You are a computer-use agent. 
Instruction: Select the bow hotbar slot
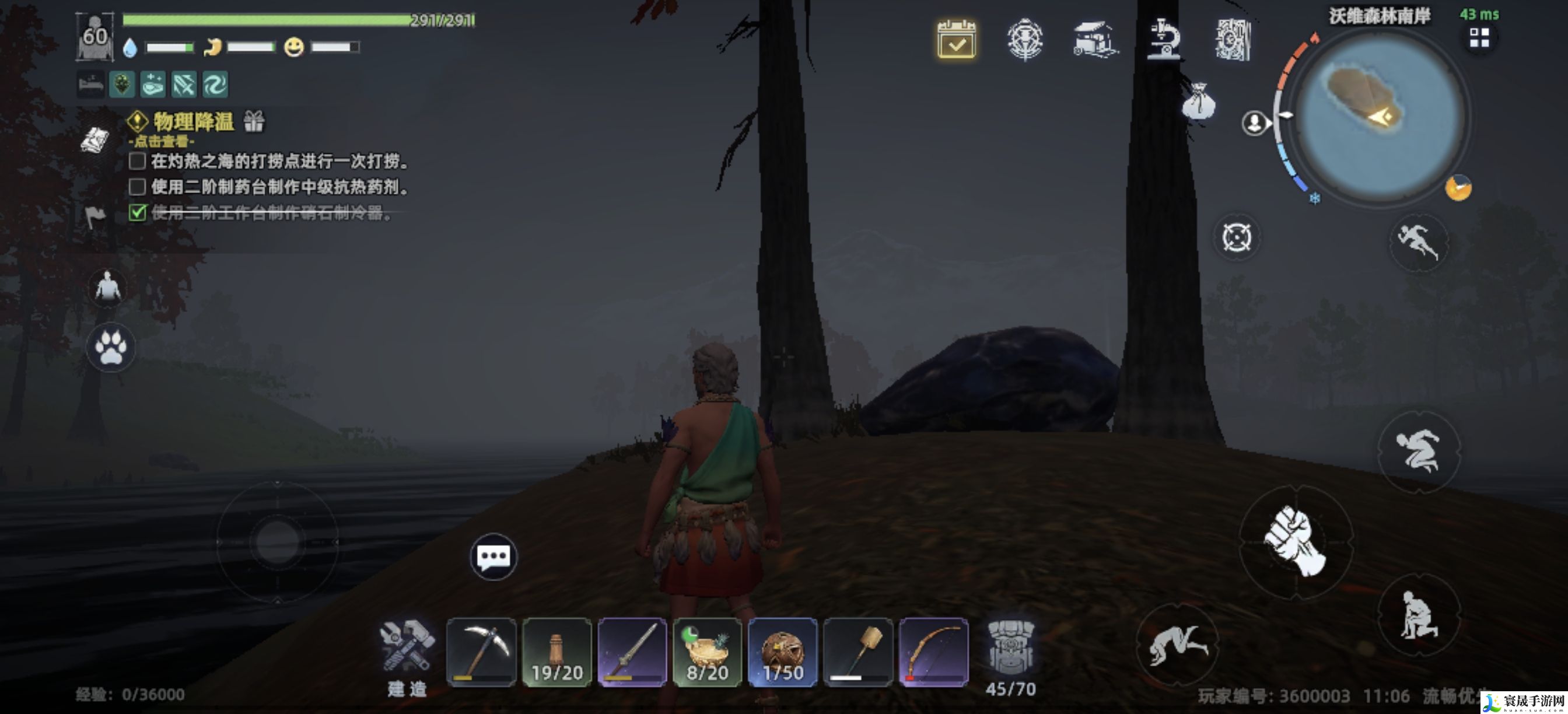[x=933, y=652]
